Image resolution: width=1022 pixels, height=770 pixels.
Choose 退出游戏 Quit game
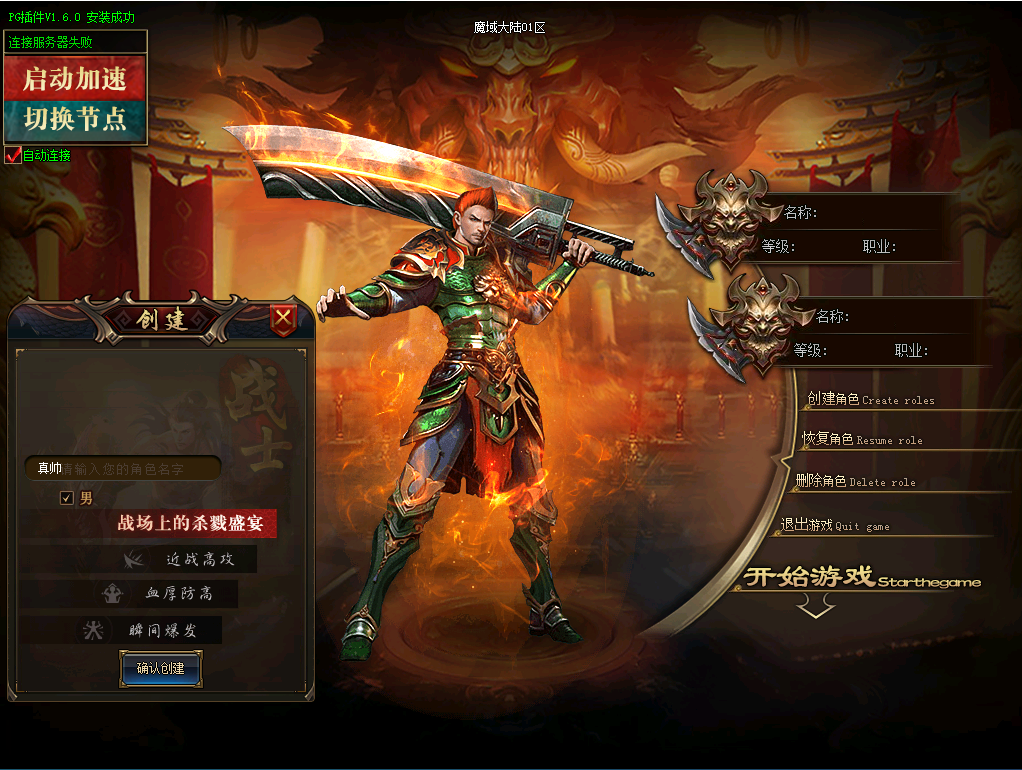point(835,525)
